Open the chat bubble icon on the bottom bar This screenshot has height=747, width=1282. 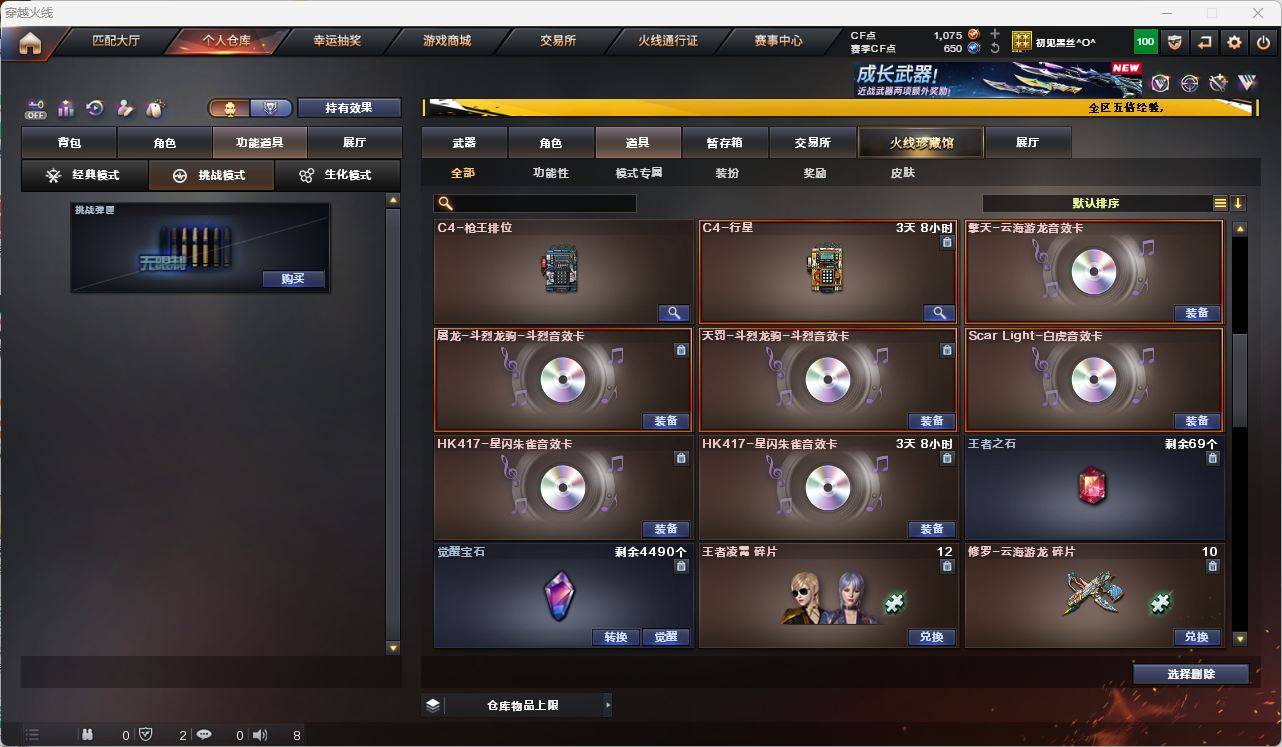pos(204,734)
